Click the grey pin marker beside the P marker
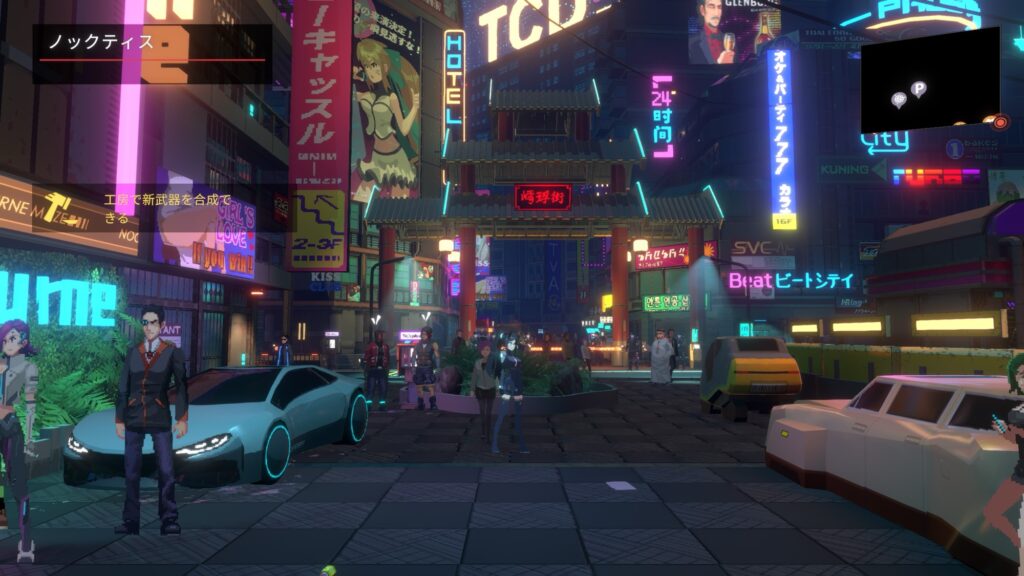Screen dimensions: 1024x576 [x=898, y=99]
